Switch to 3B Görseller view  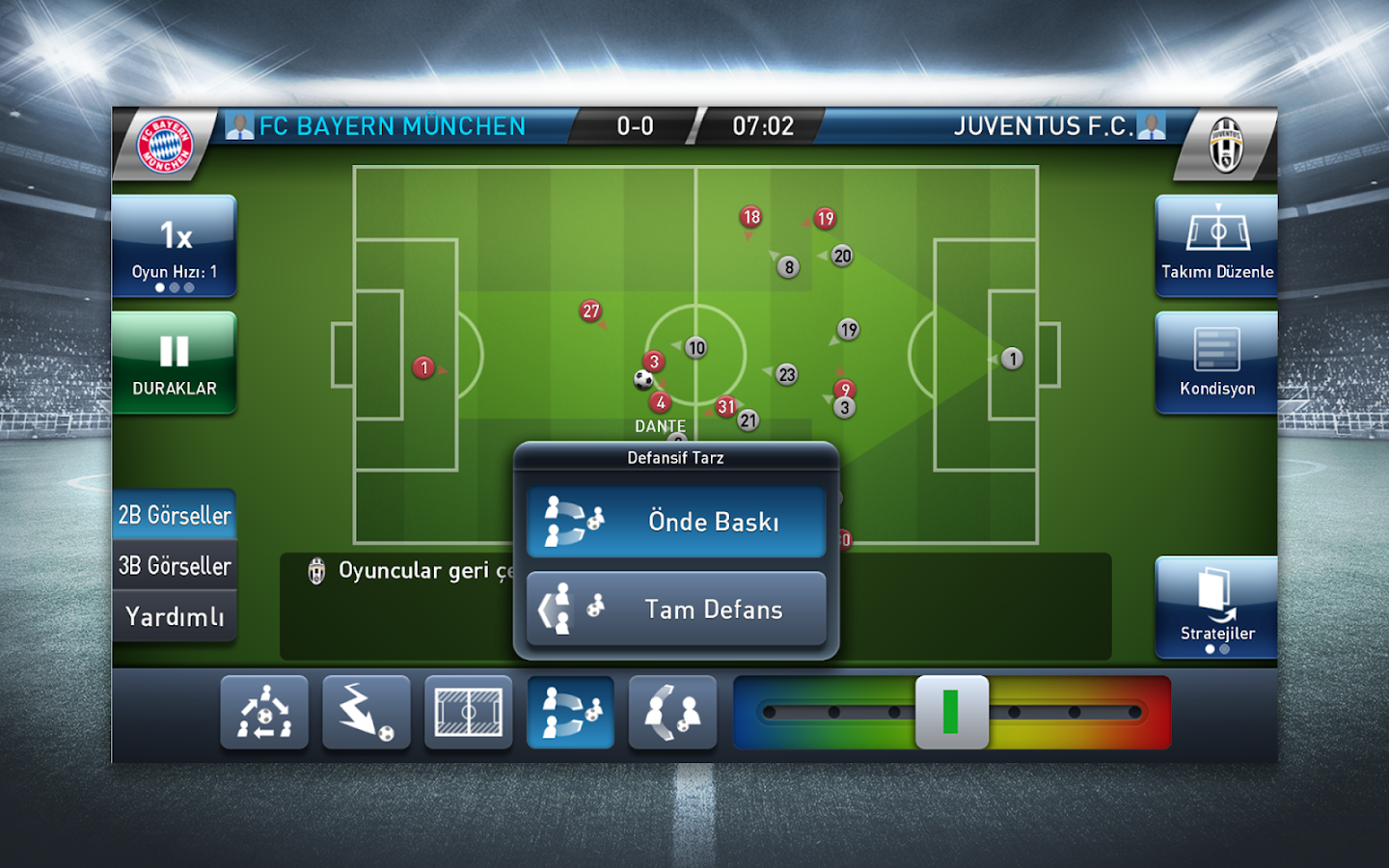[175, 566]
